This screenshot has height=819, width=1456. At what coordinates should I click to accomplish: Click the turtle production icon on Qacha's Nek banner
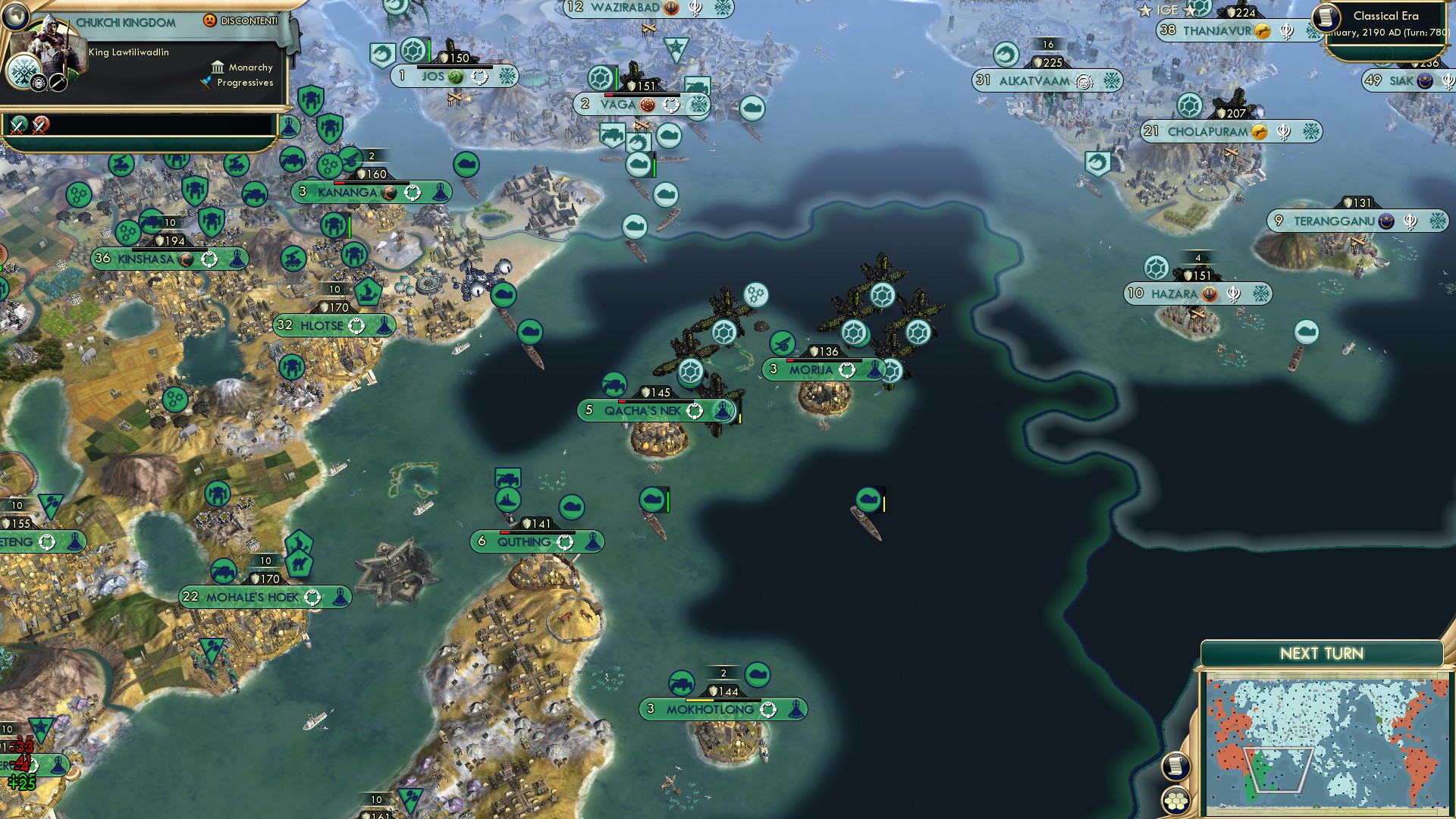(693, 411)
